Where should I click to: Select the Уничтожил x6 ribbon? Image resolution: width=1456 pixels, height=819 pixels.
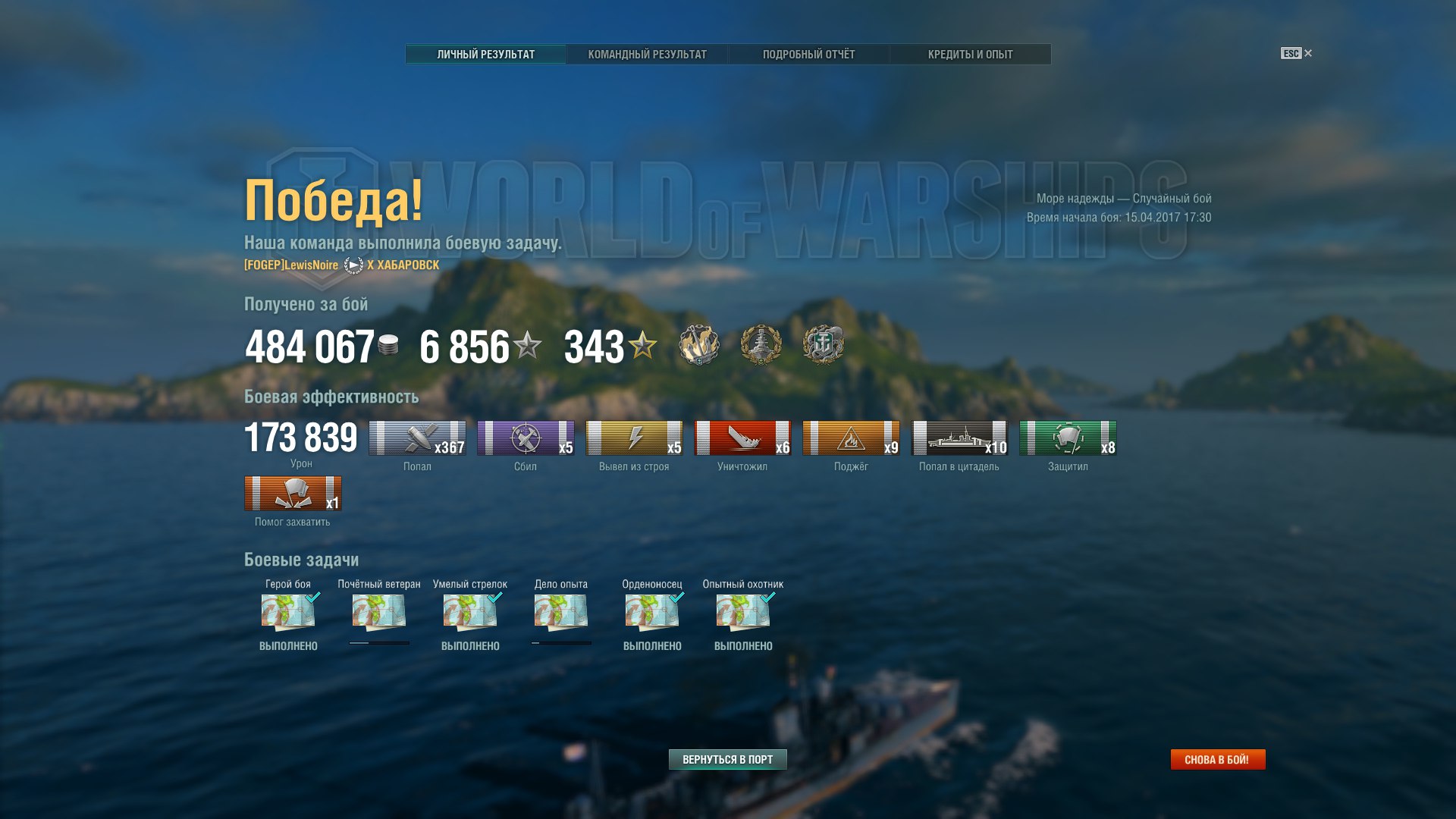click(x=742, y=438)
